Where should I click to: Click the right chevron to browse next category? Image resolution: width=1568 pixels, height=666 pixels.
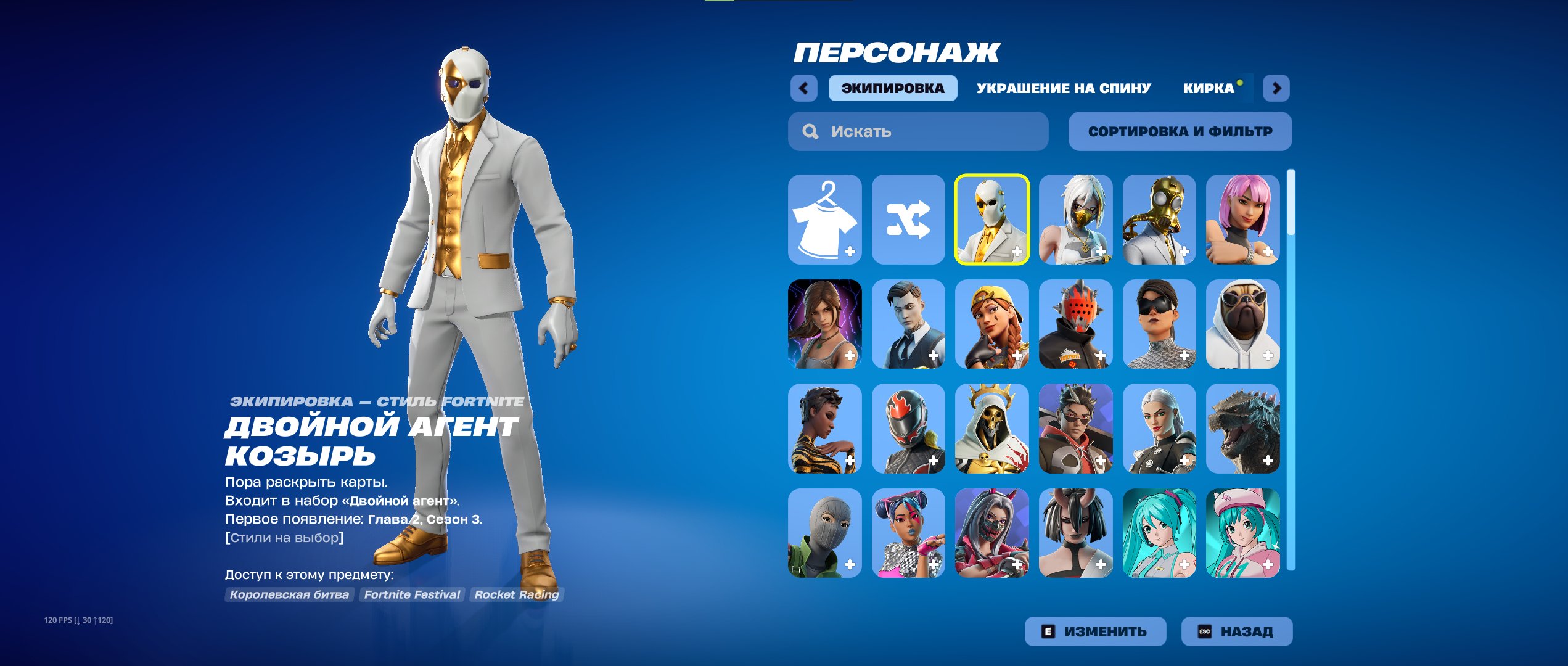coord(1276,88)
